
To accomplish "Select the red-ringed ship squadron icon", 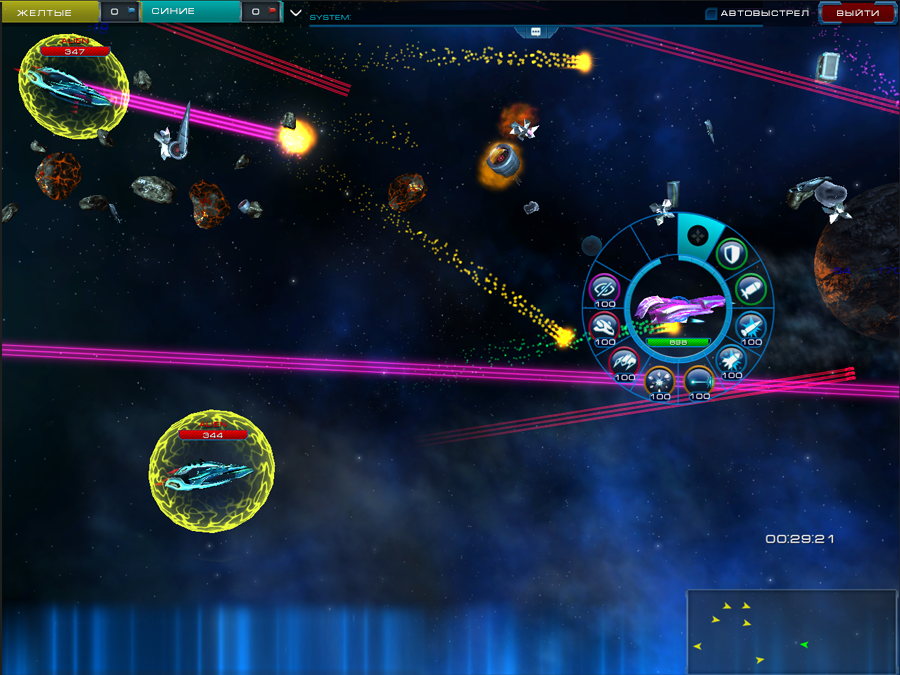I will (x=624, y=359).
